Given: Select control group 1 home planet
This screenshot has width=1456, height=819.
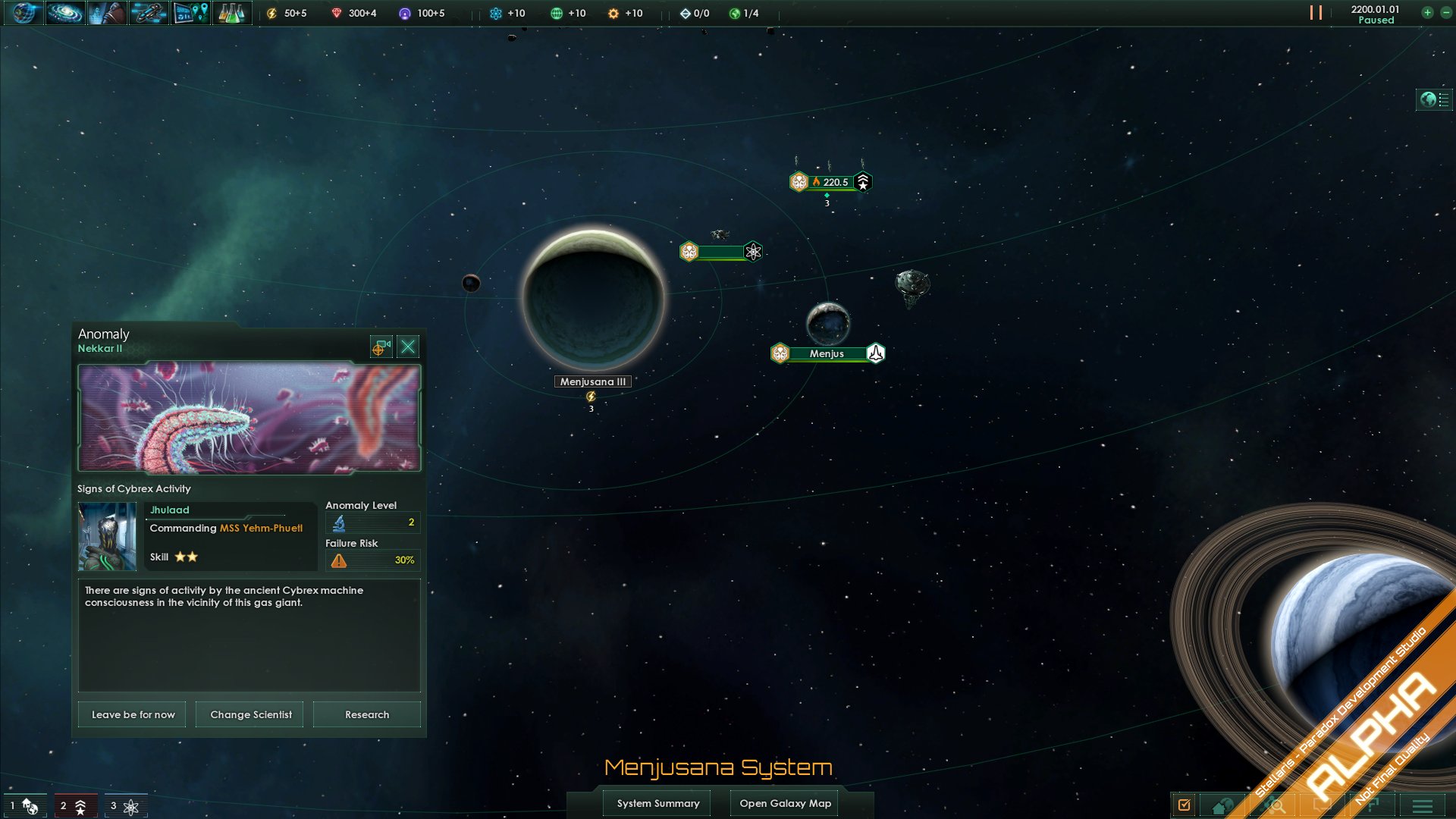Looking at the screenshot, I should tap(24, 805).
